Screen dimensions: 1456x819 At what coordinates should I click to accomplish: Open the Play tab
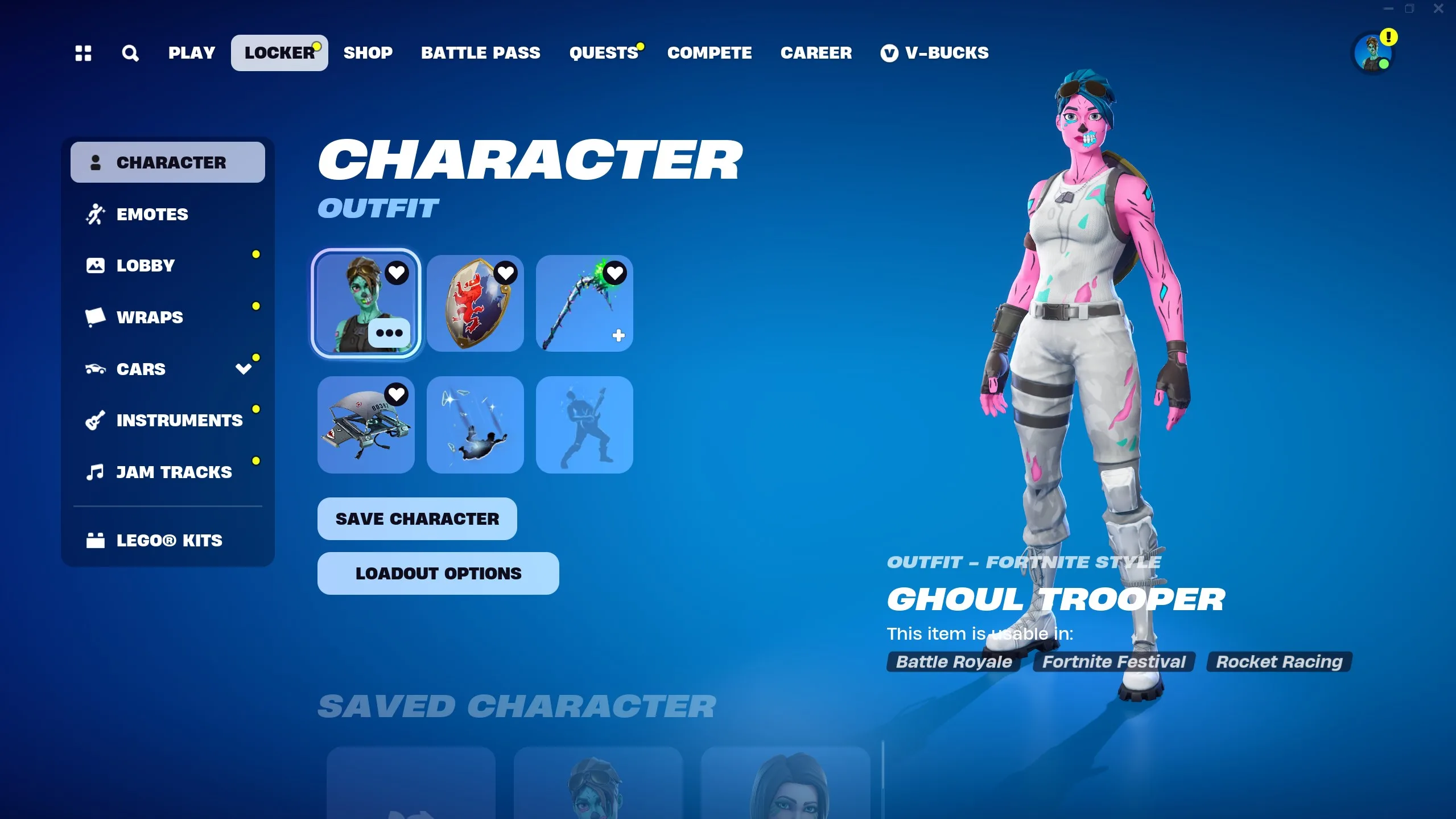click(191, 53)
